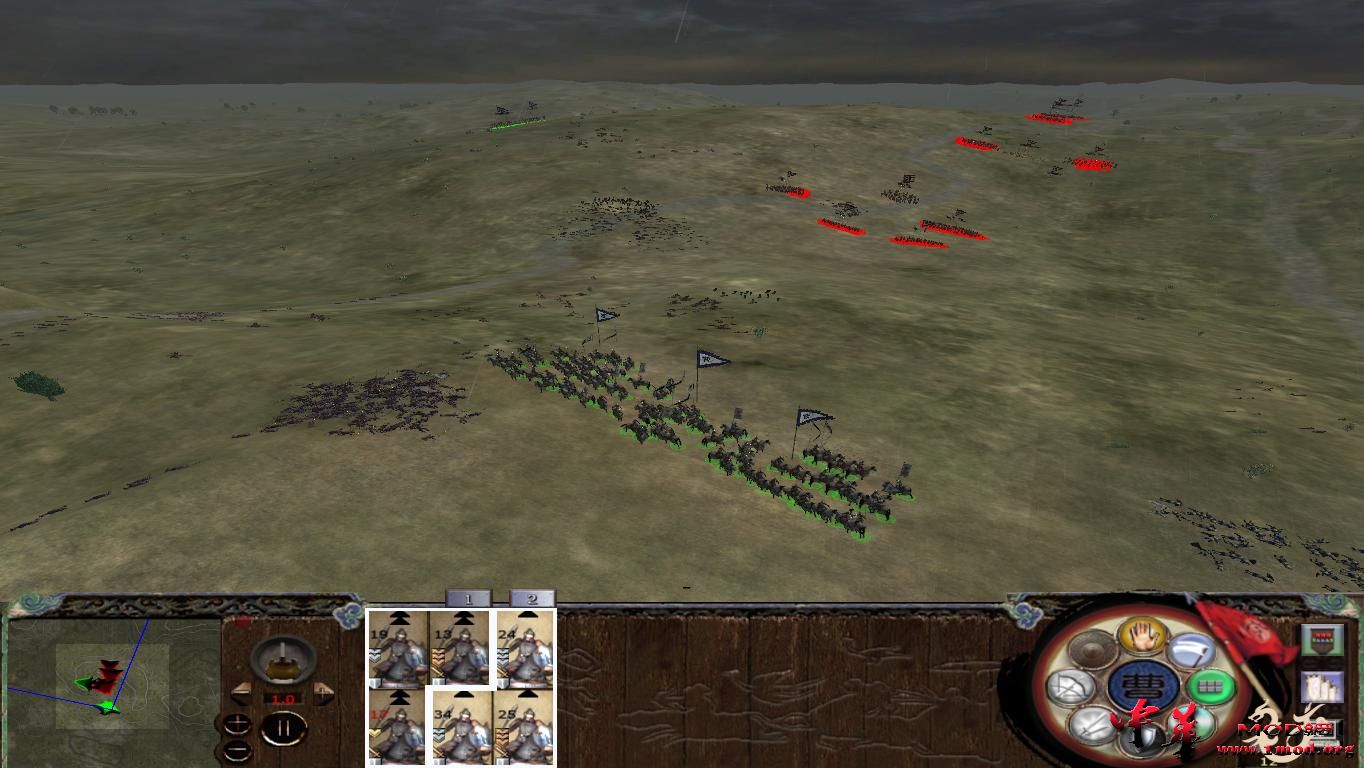Click the 1.0 battle speed display
Screen dimensions: 1364x768
[283, 698]
